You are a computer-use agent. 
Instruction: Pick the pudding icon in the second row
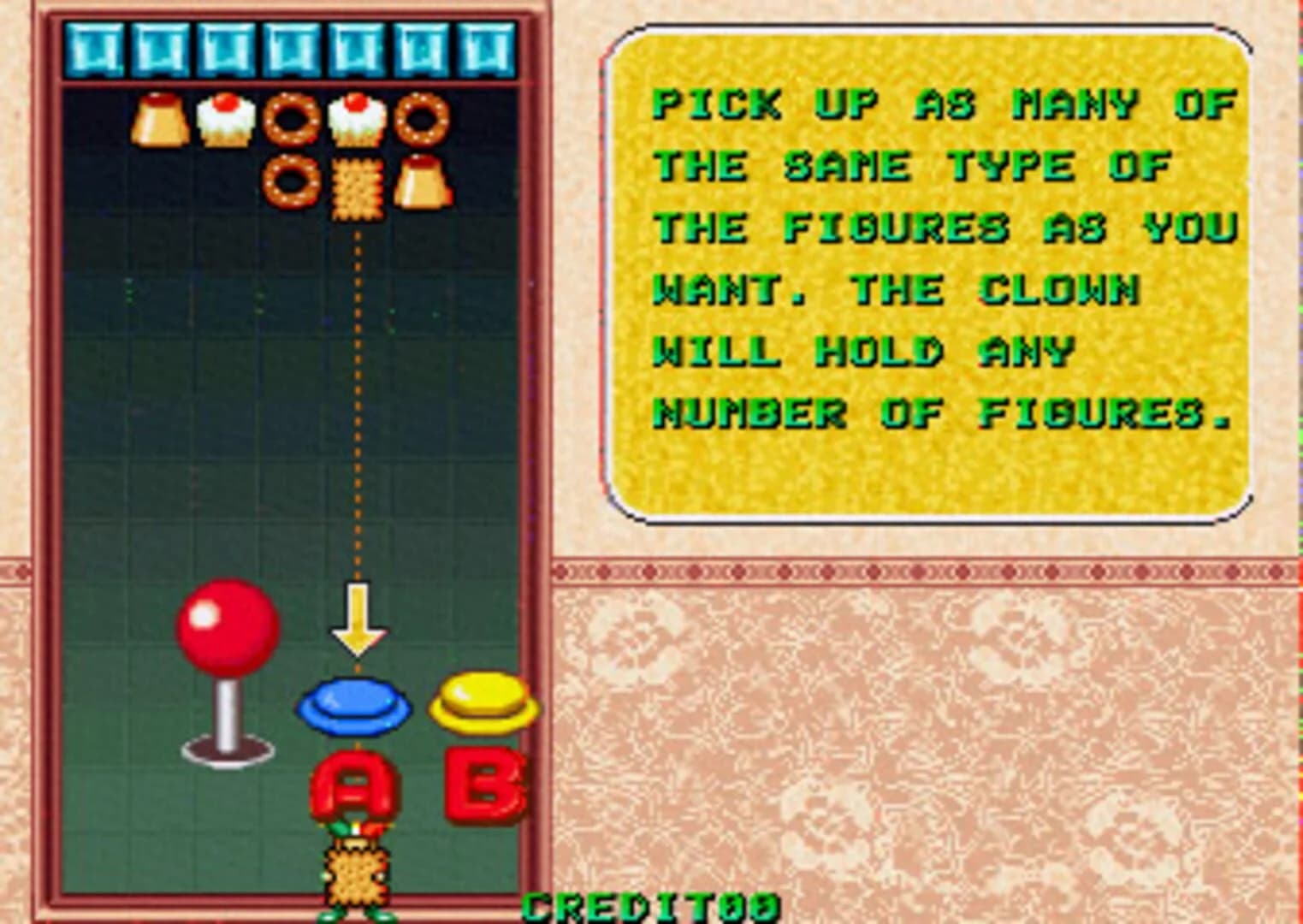tap(420, 182)
